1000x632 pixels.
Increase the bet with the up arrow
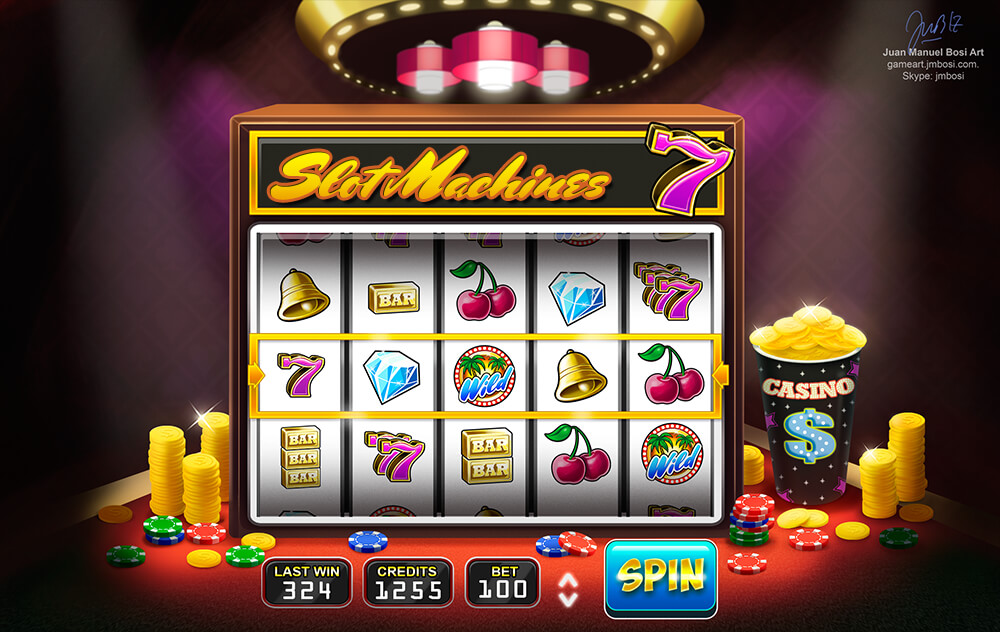tap(568, 578)
